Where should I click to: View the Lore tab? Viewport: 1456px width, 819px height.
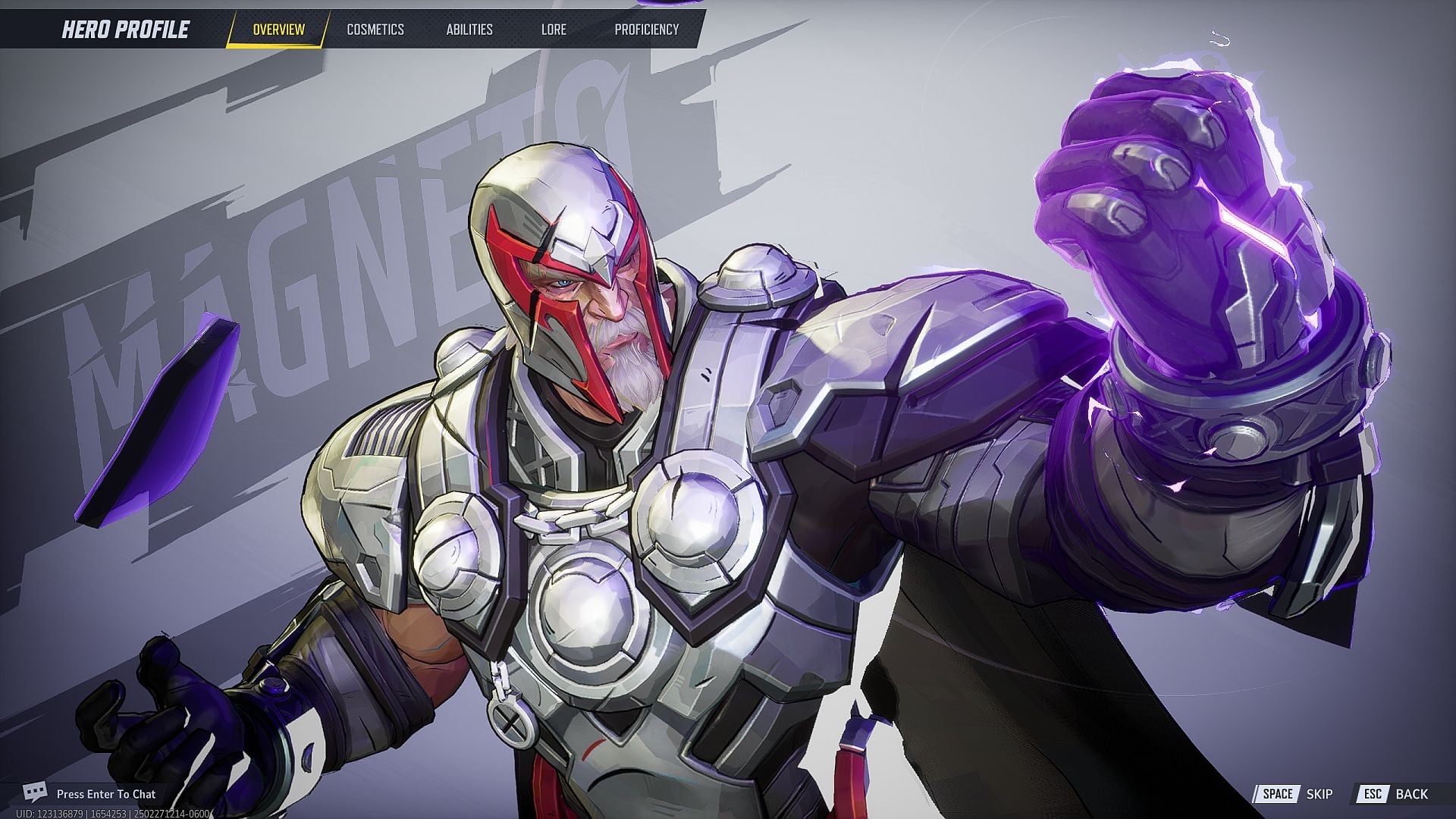click(x=554, y=30)
